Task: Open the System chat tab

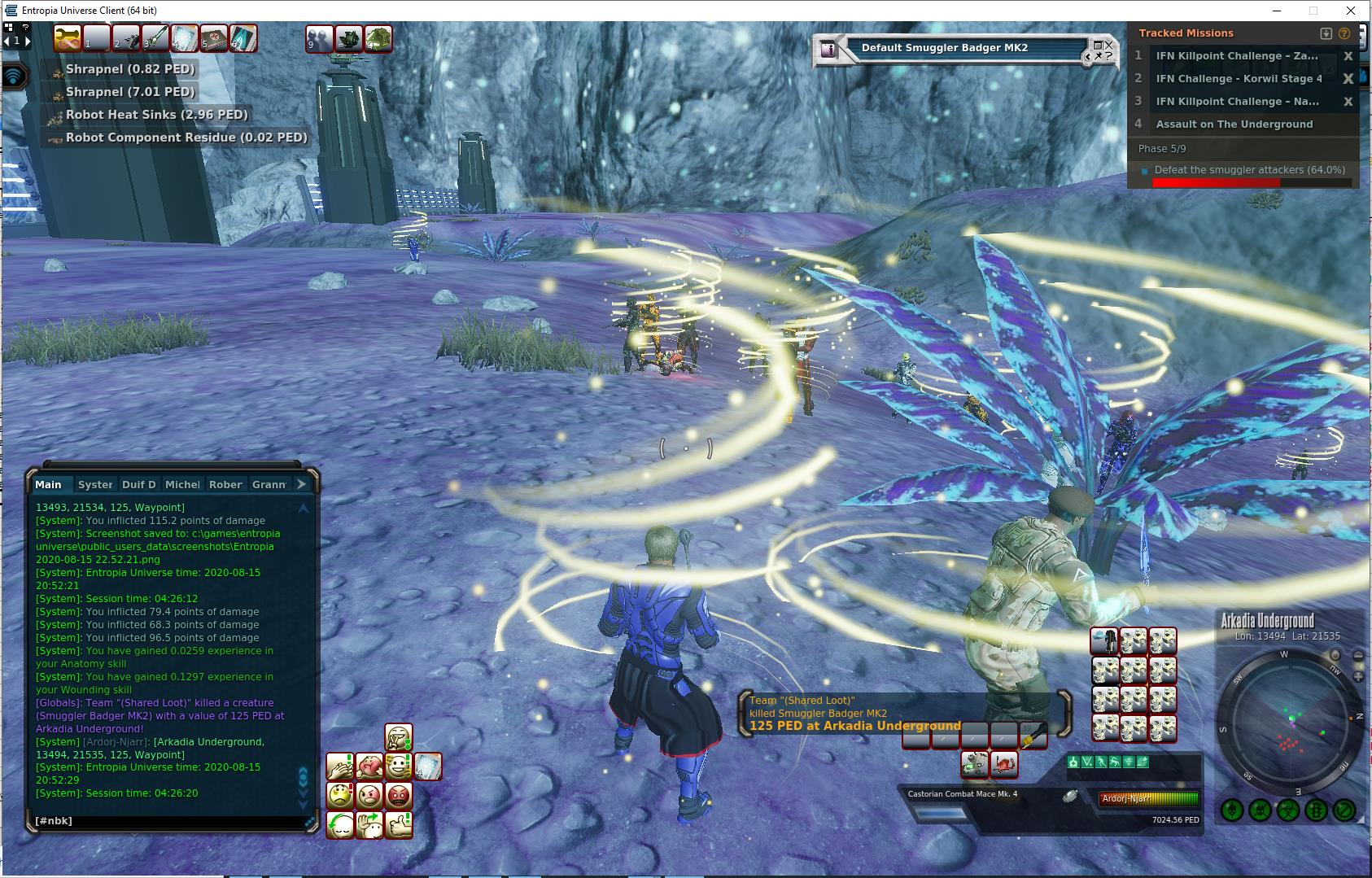Action: click(x=95, y=484)
